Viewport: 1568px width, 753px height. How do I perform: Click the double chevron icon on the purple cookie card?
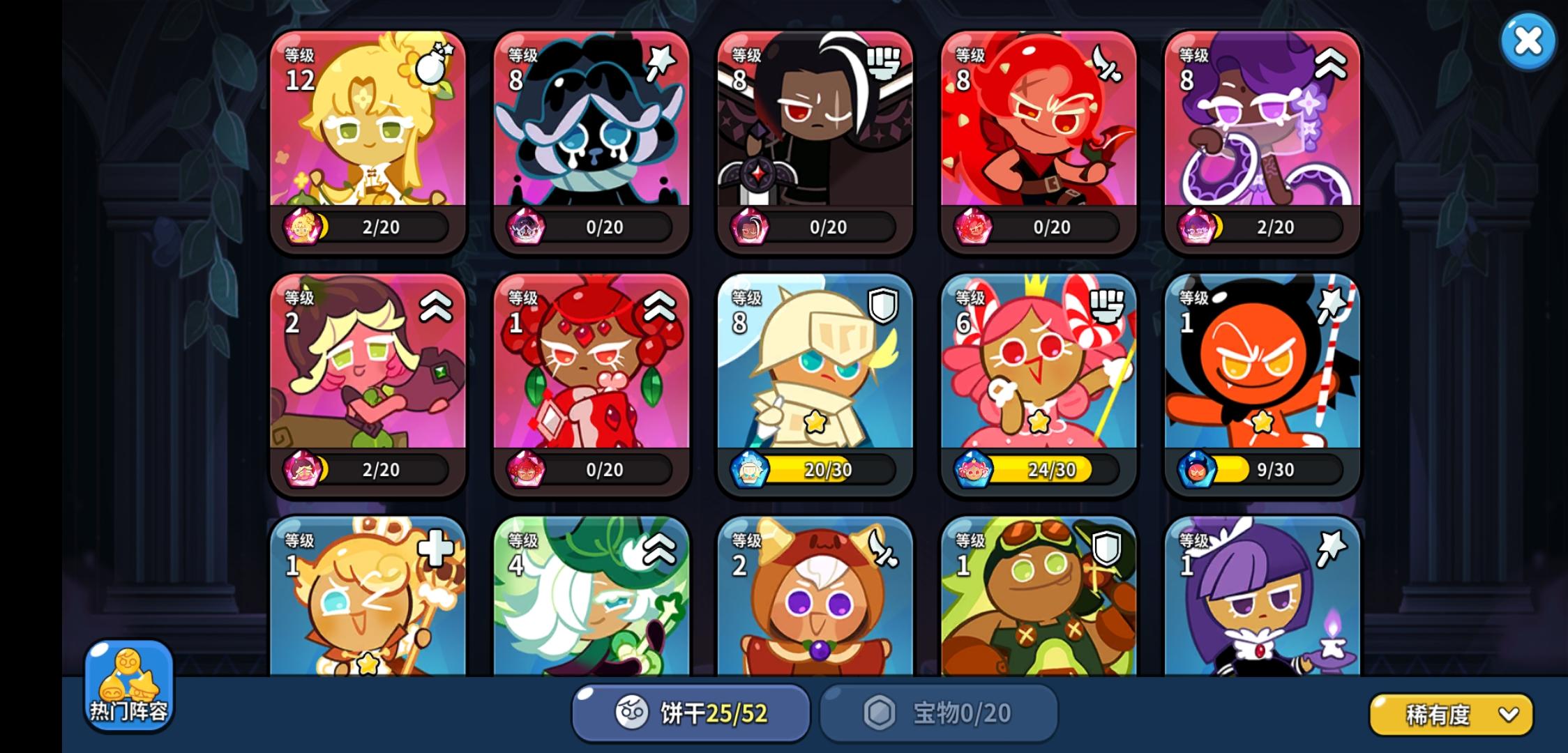point(1329,62)
